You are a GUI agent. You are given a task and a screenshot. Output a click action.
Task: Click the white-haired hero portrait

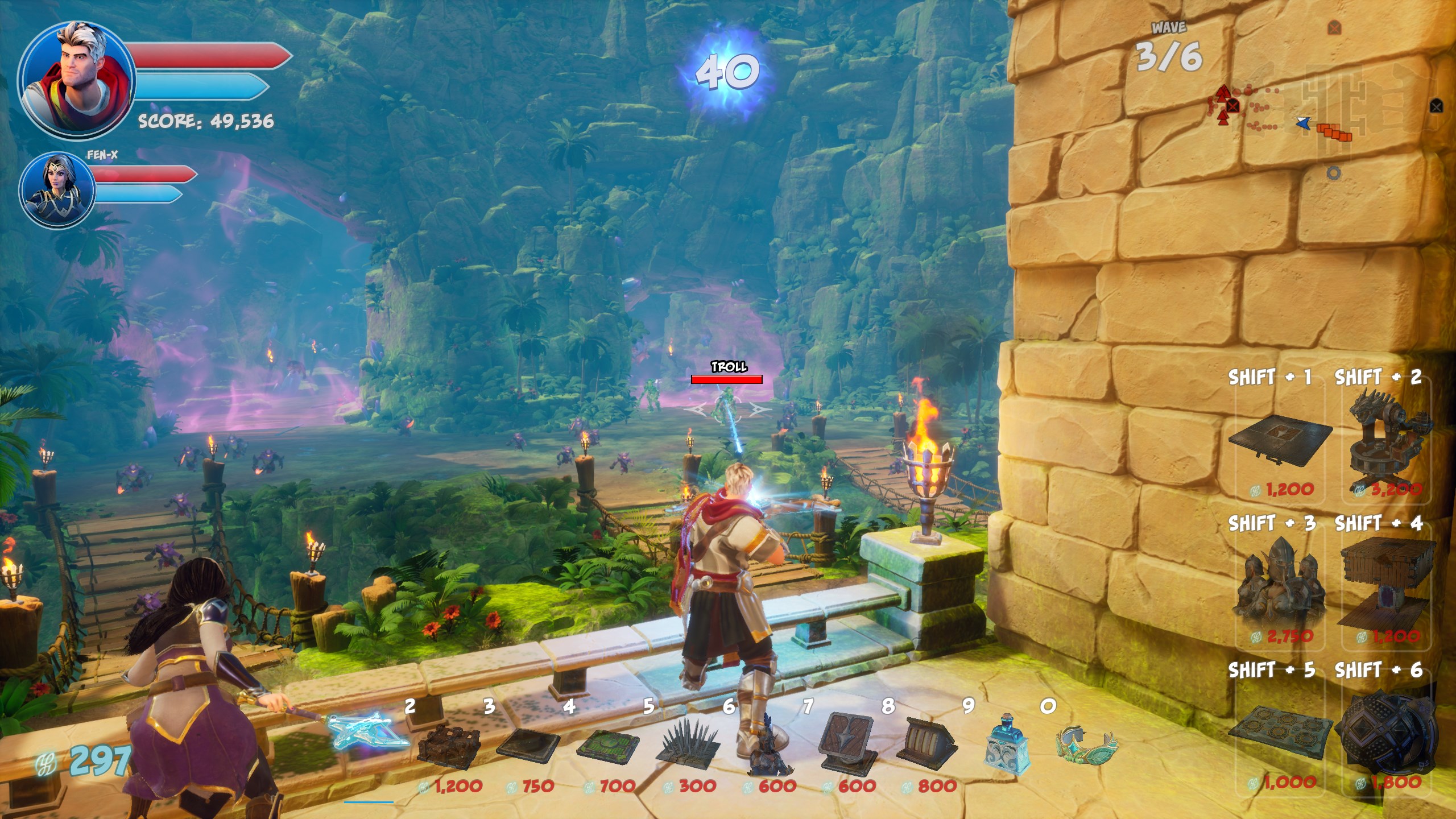(77, 80)
